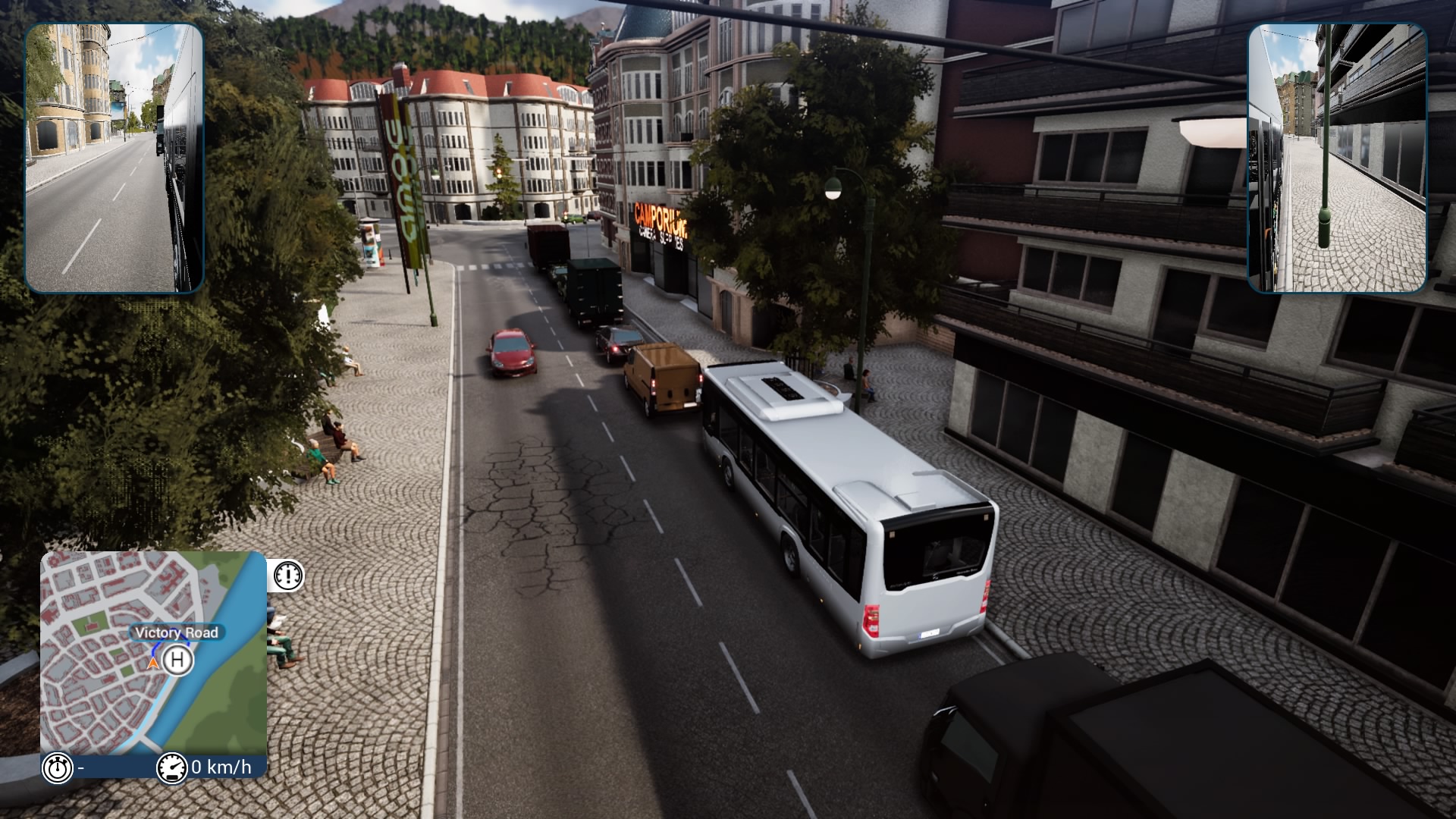The image size is (1456, 819).
Task: Select the bus stop H marker on minimap
Action: 177,660
